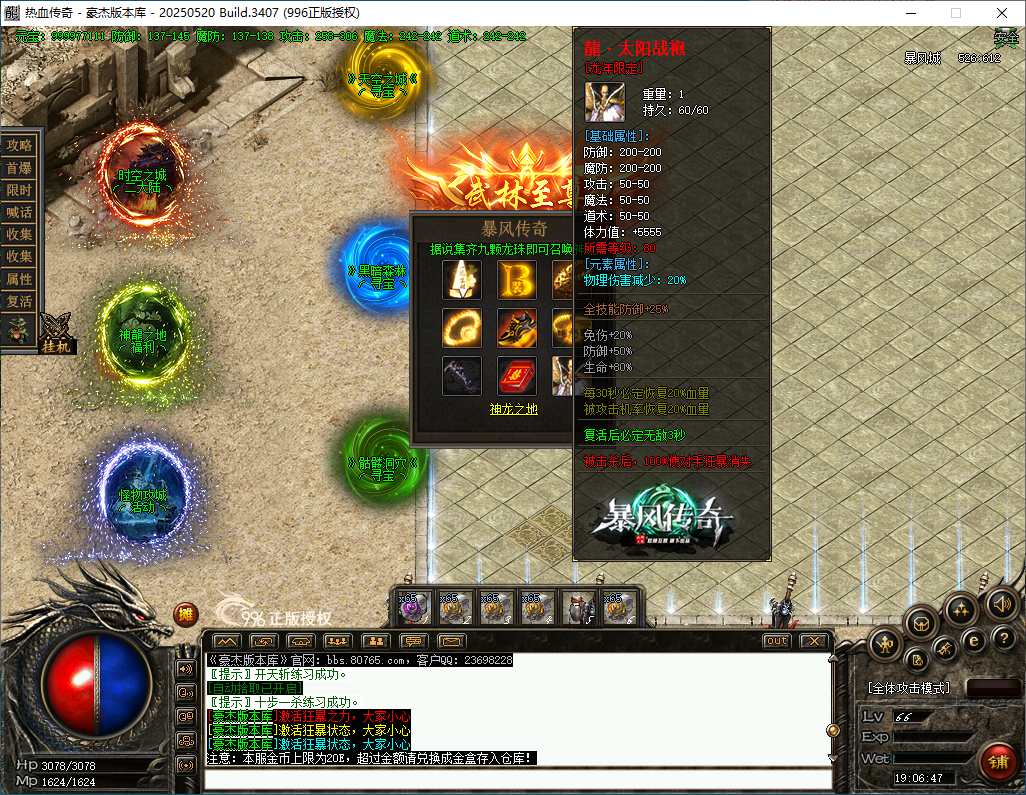Viewport: 1026px width, 795px height.
Task: Open the bag inventory chest button
Action: coord(922,623)
